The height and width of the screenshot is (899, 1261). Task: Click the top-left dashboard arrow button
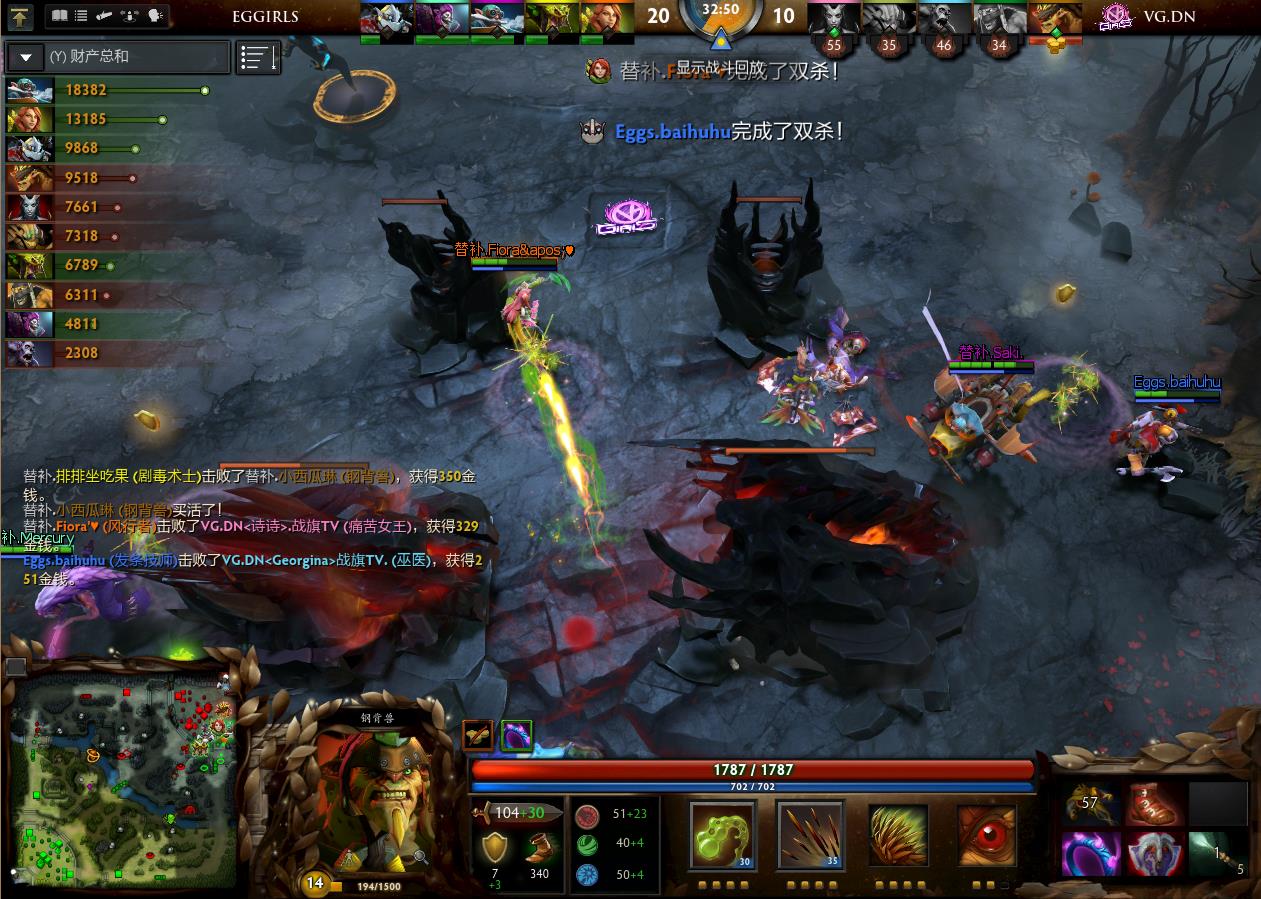(20, 16)
